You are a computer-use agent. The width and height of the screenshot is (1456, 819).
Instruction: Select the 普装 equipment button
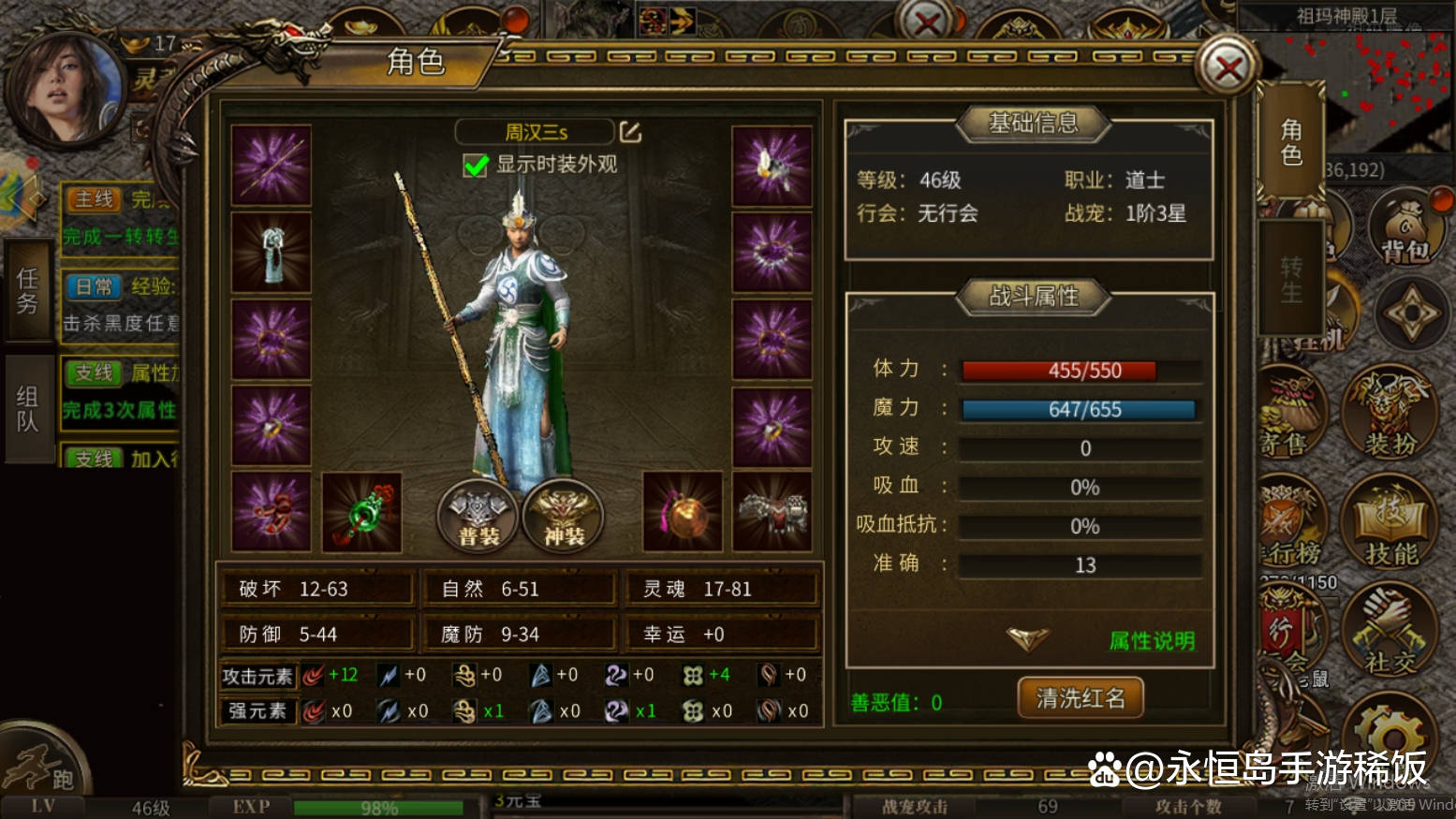[x=478, y=516]
